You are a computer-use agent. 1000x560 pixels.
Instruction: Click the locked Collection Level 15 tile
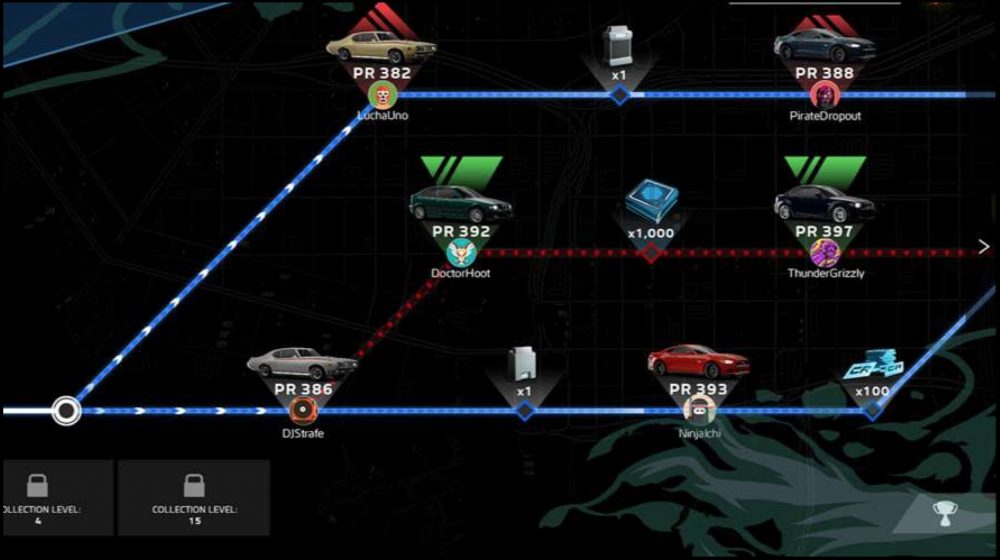193,498
